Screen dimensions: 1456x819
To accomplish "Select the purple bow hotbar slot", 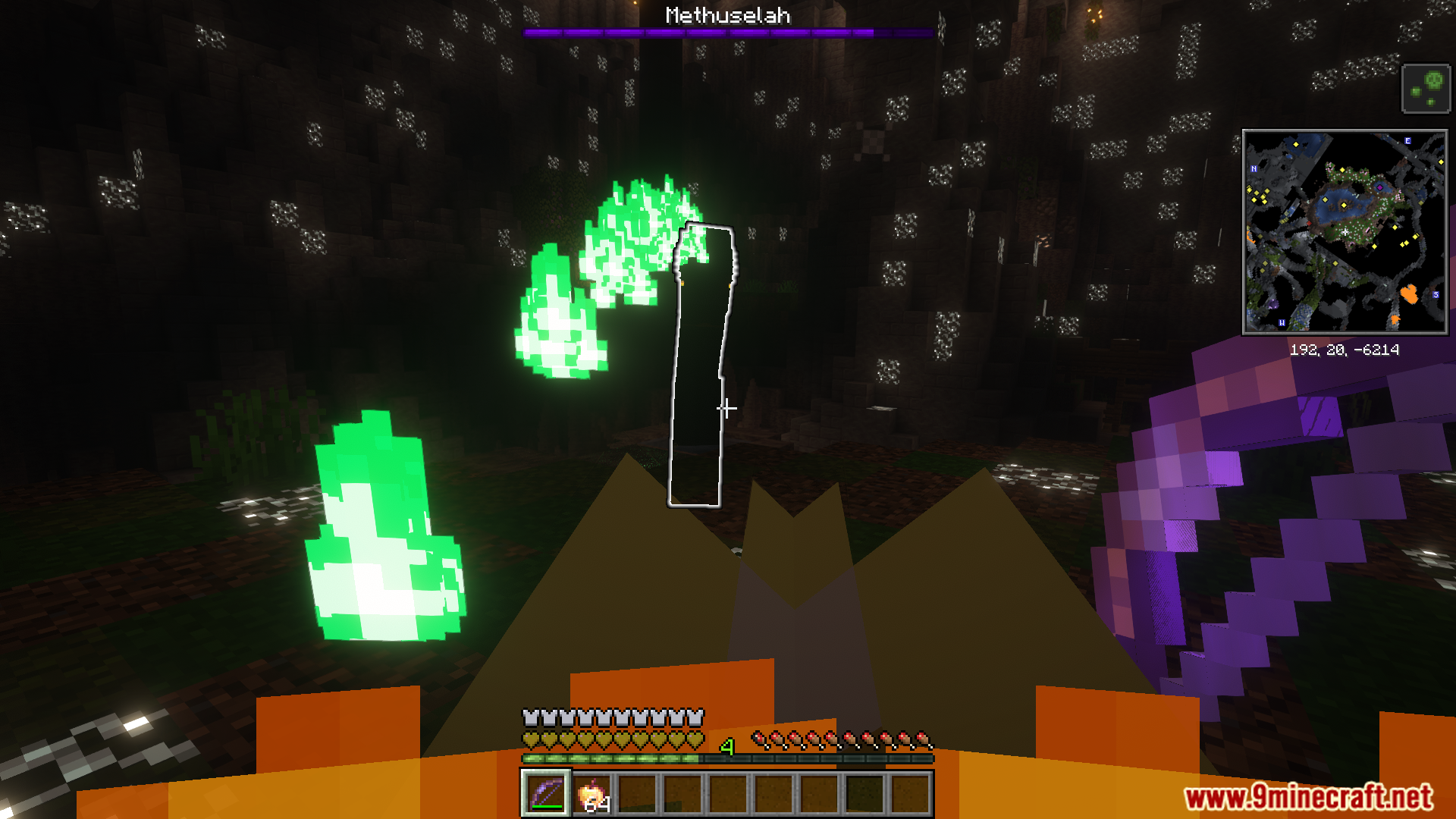I will [546, 793].
